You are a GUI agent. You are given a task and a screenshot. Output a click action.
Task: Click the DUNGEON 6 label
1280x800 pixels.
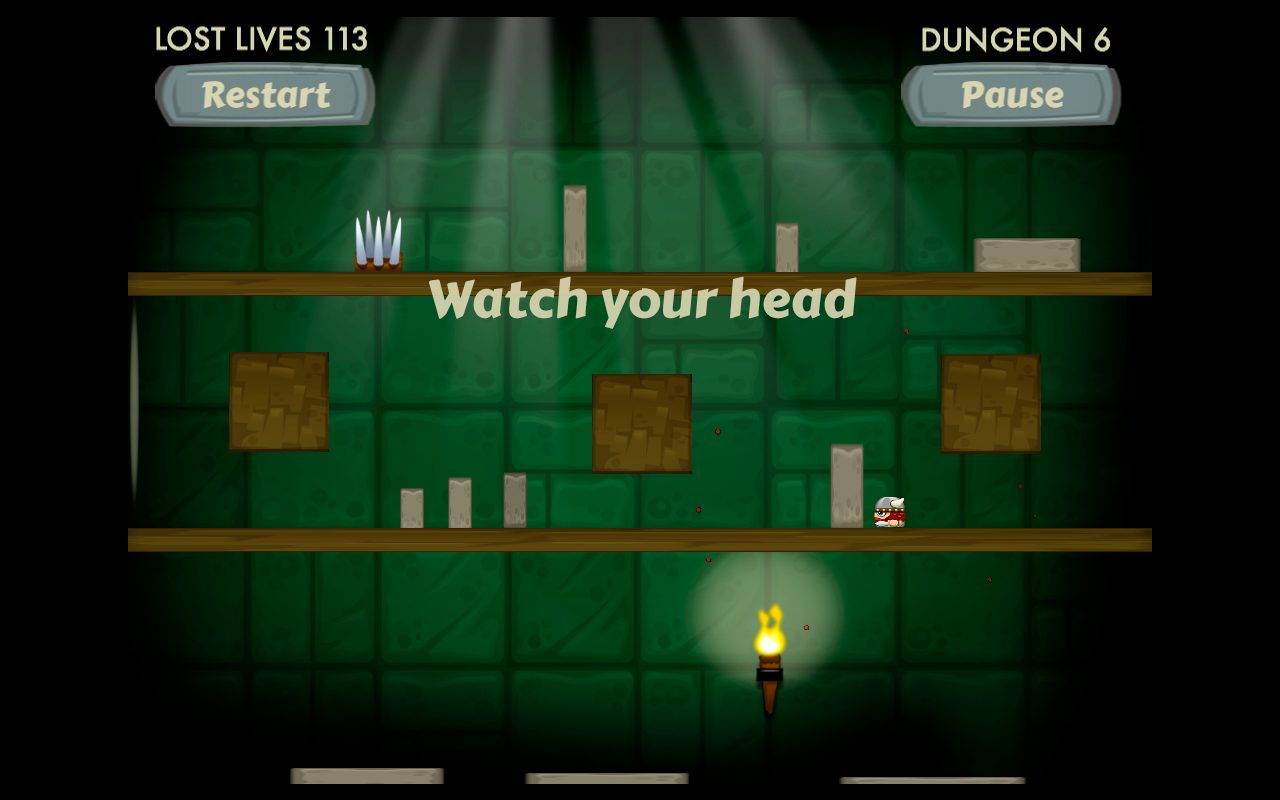coord(1016,38)
